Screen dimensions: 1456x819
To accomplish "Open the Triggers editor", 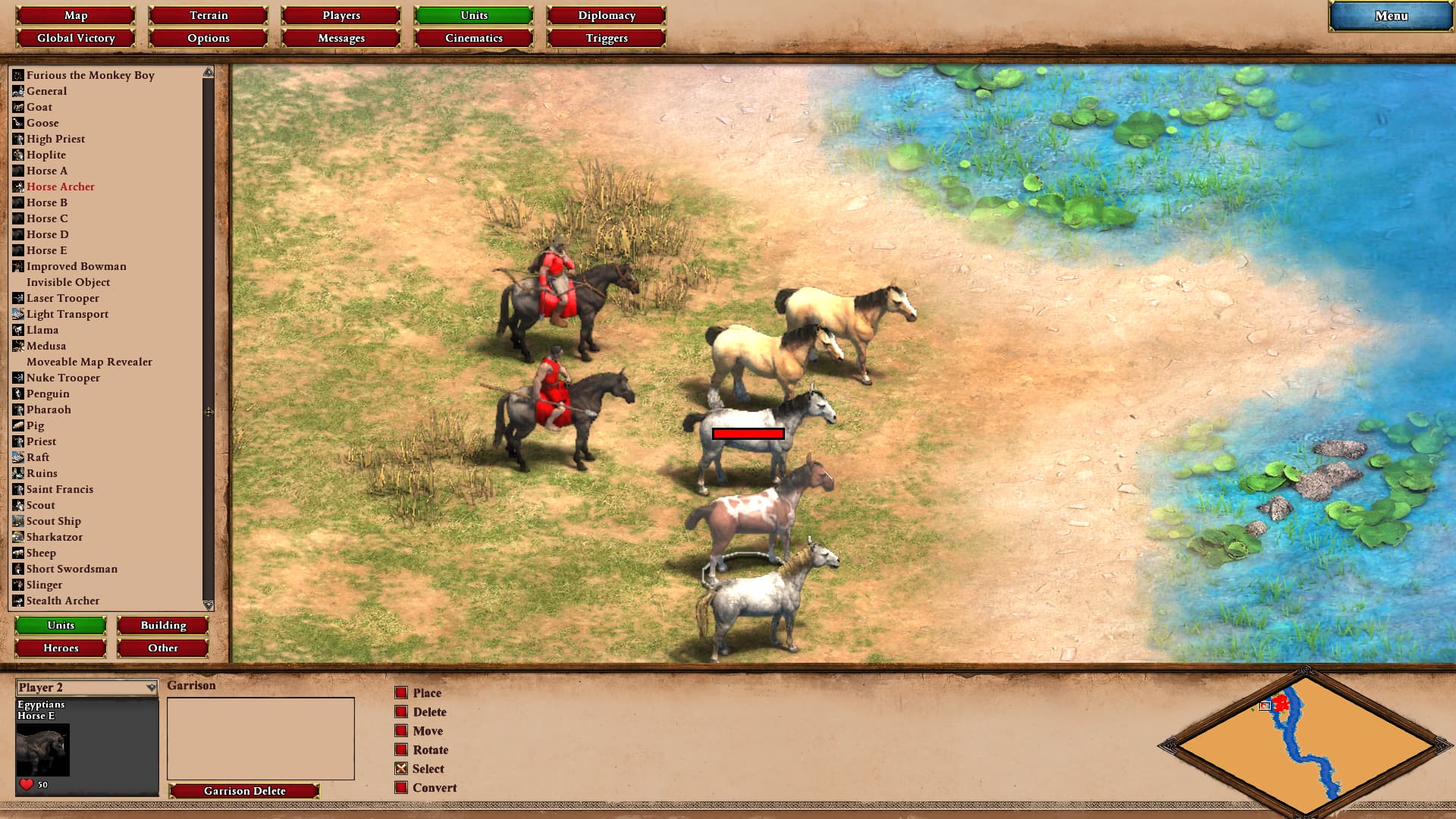I will tap(607, 38).
